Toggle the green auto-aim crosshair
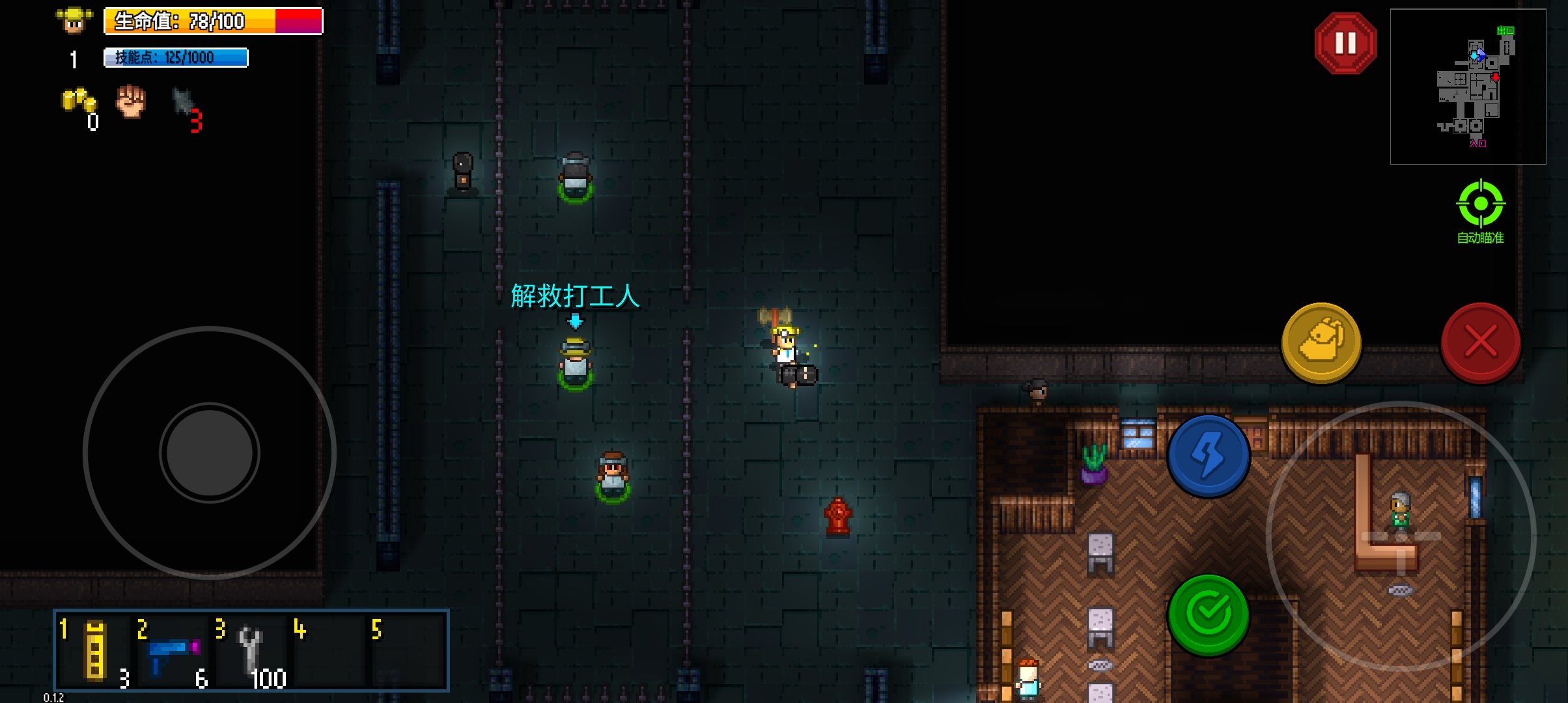This screenshot has width=1568, height=703. tap(1480, 204)
